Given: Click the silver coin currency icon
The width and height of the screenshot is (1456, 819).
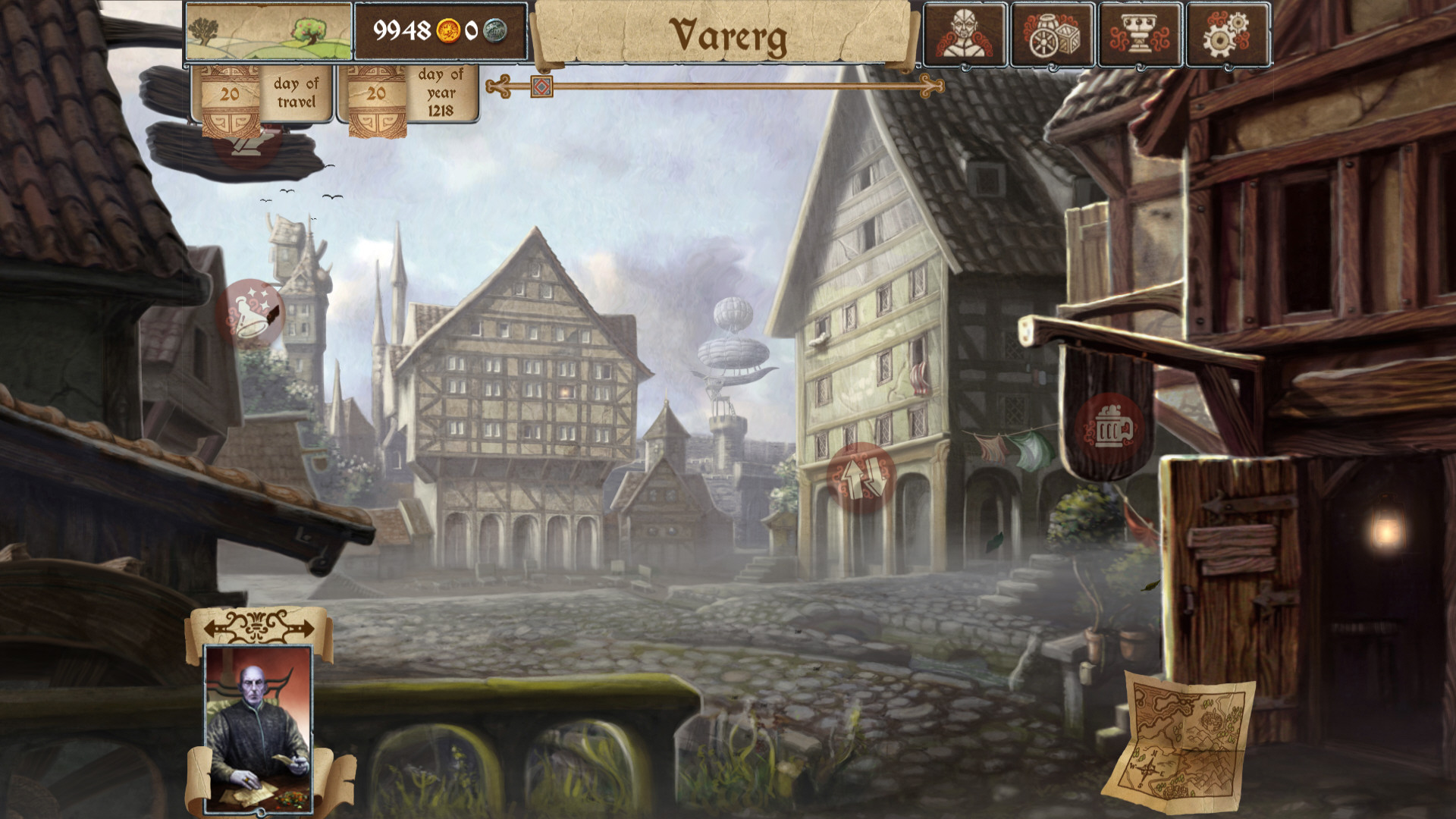Looking at the screenshot, I should [497, 31].
